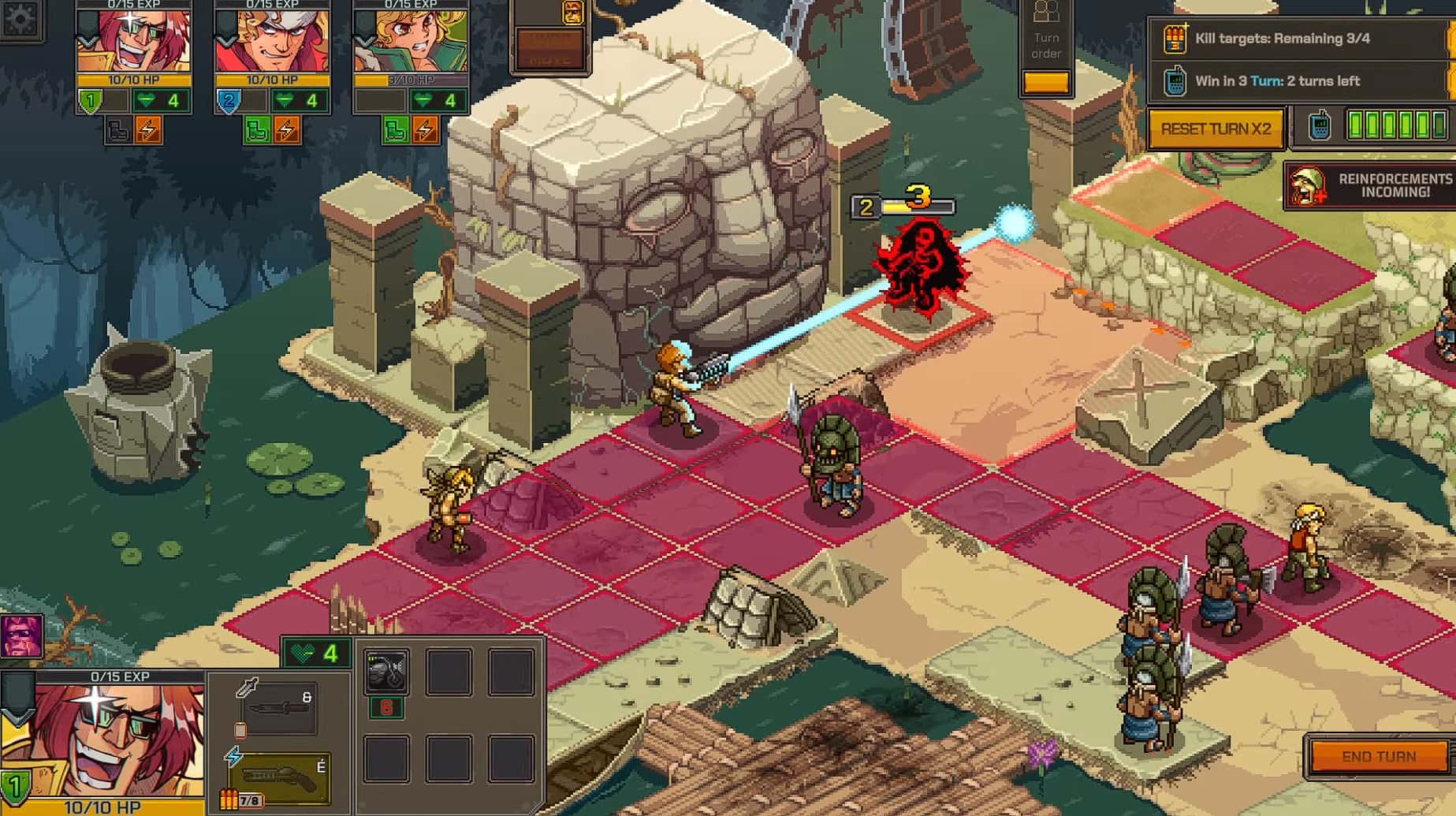Show the Reinforcements Incoming alert

tap(1371, 186)
